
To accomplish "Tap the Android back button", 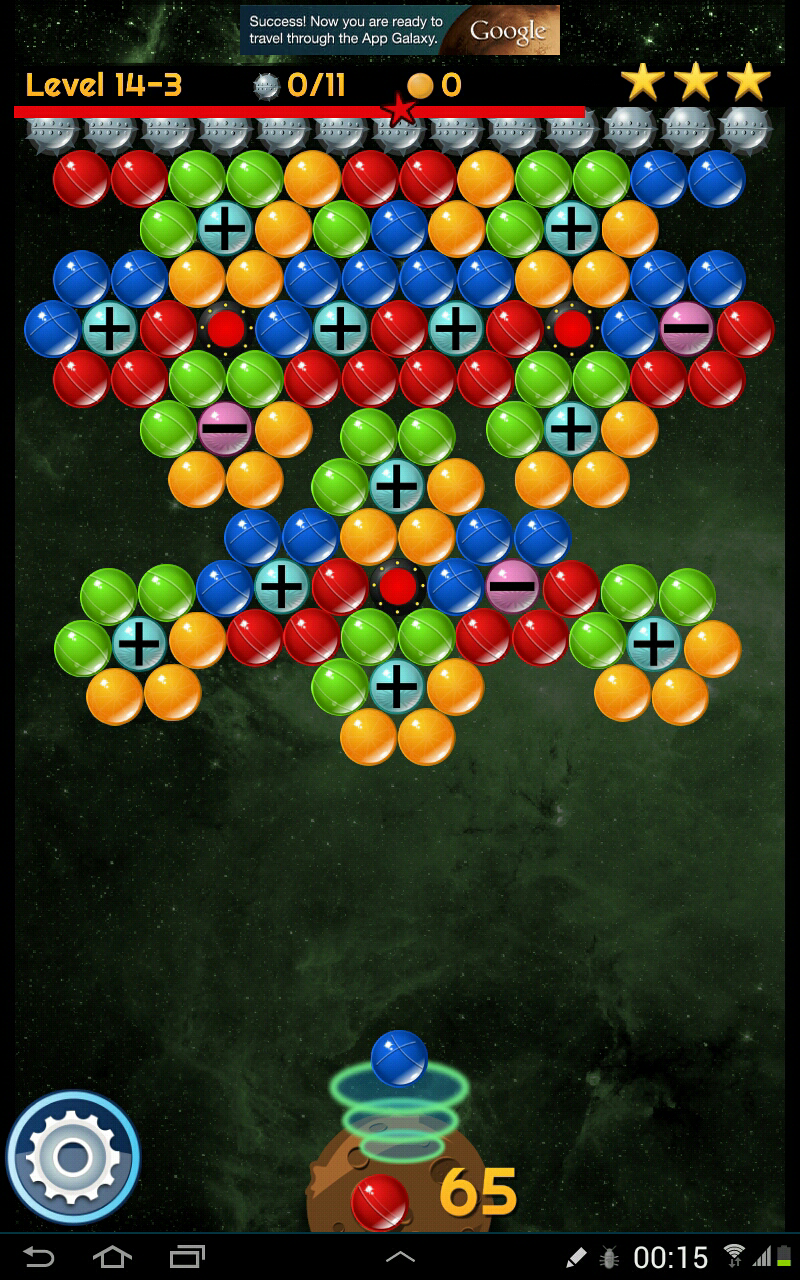I will 39,1256.
